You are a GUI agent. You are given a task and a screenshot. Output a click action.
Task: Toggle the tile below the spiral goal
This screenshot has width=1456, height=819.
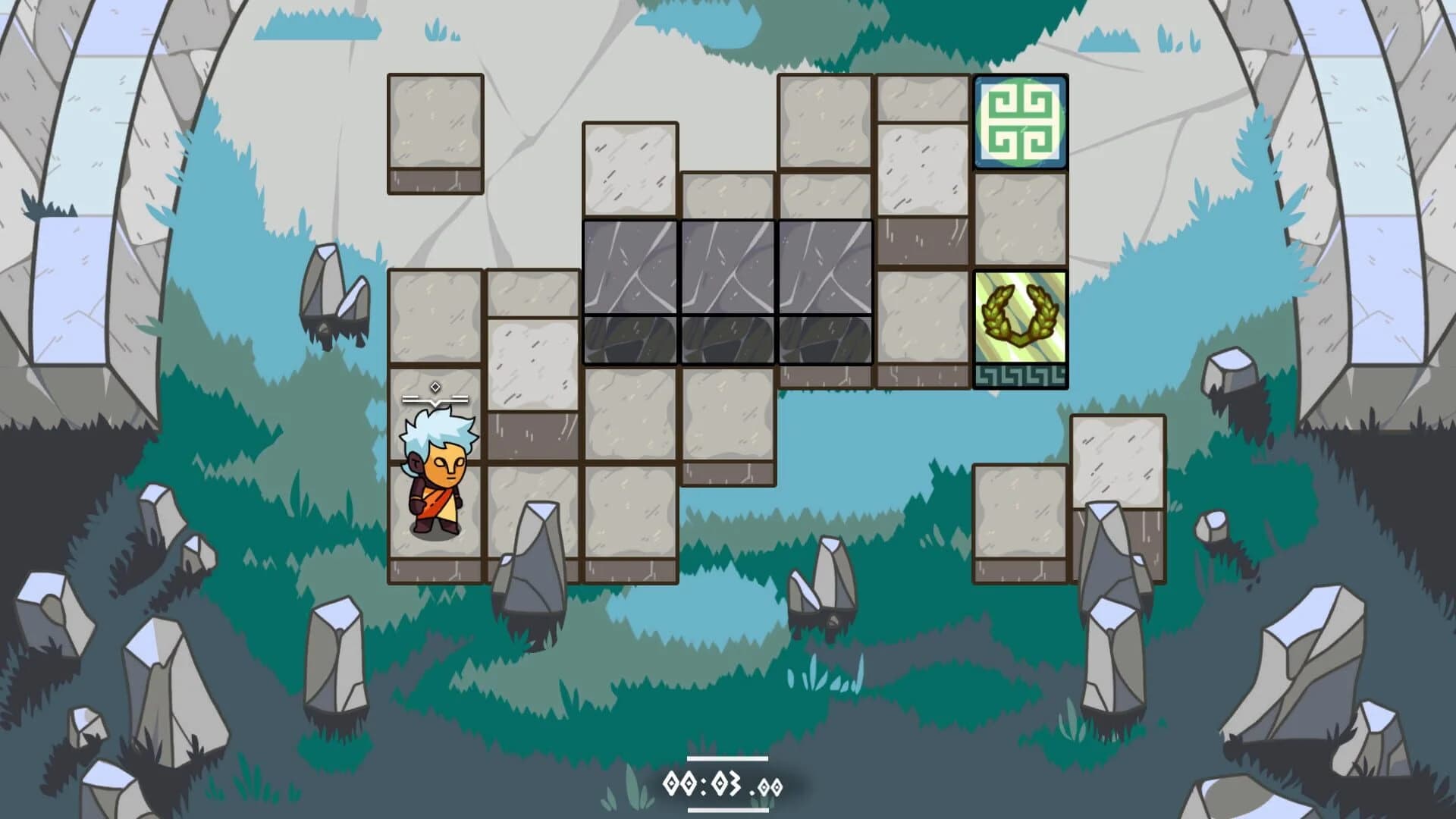(x=1021, y=220)
